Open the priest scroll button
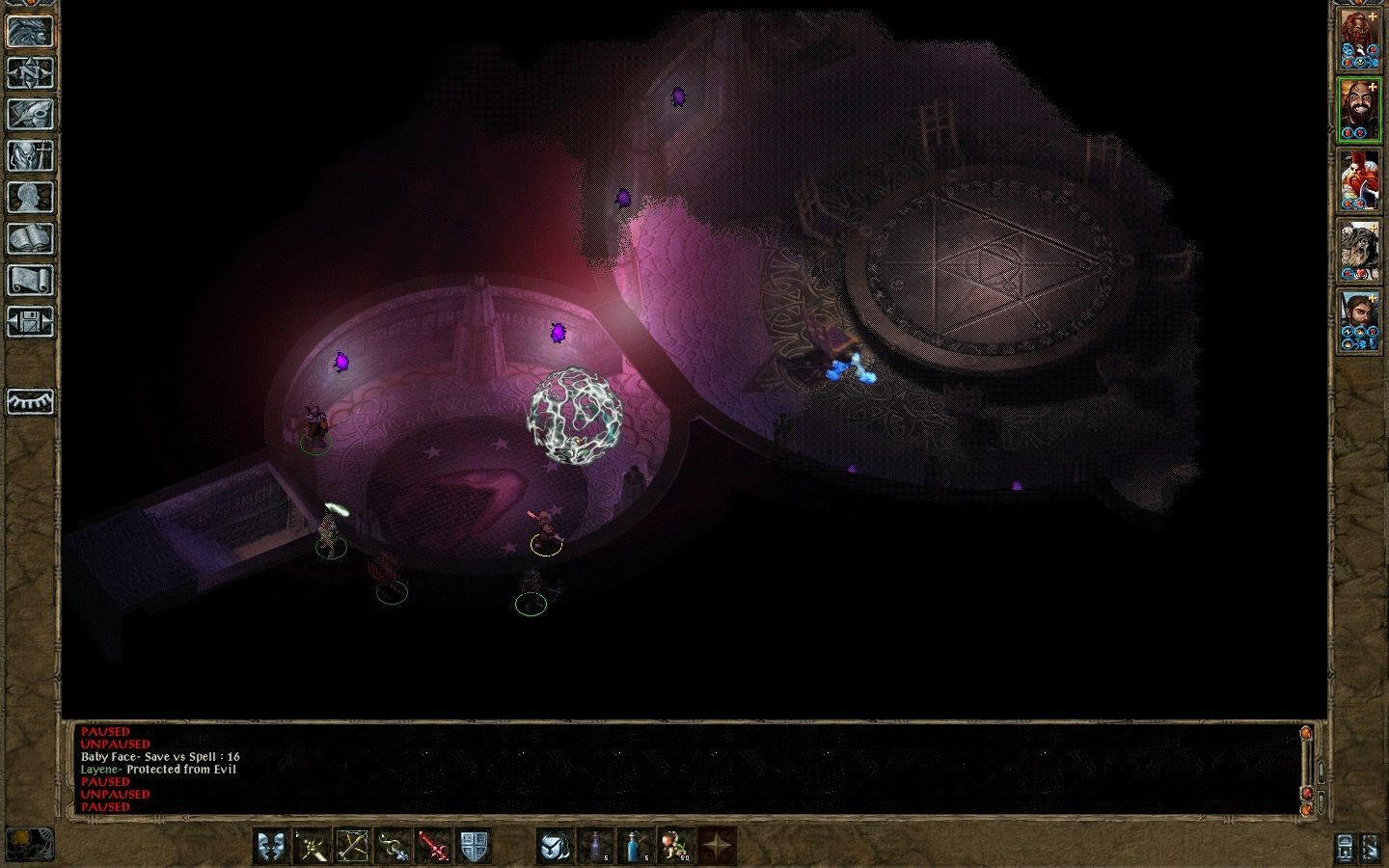The width and height of the screenshot is (1389, 868). [30, 280]
